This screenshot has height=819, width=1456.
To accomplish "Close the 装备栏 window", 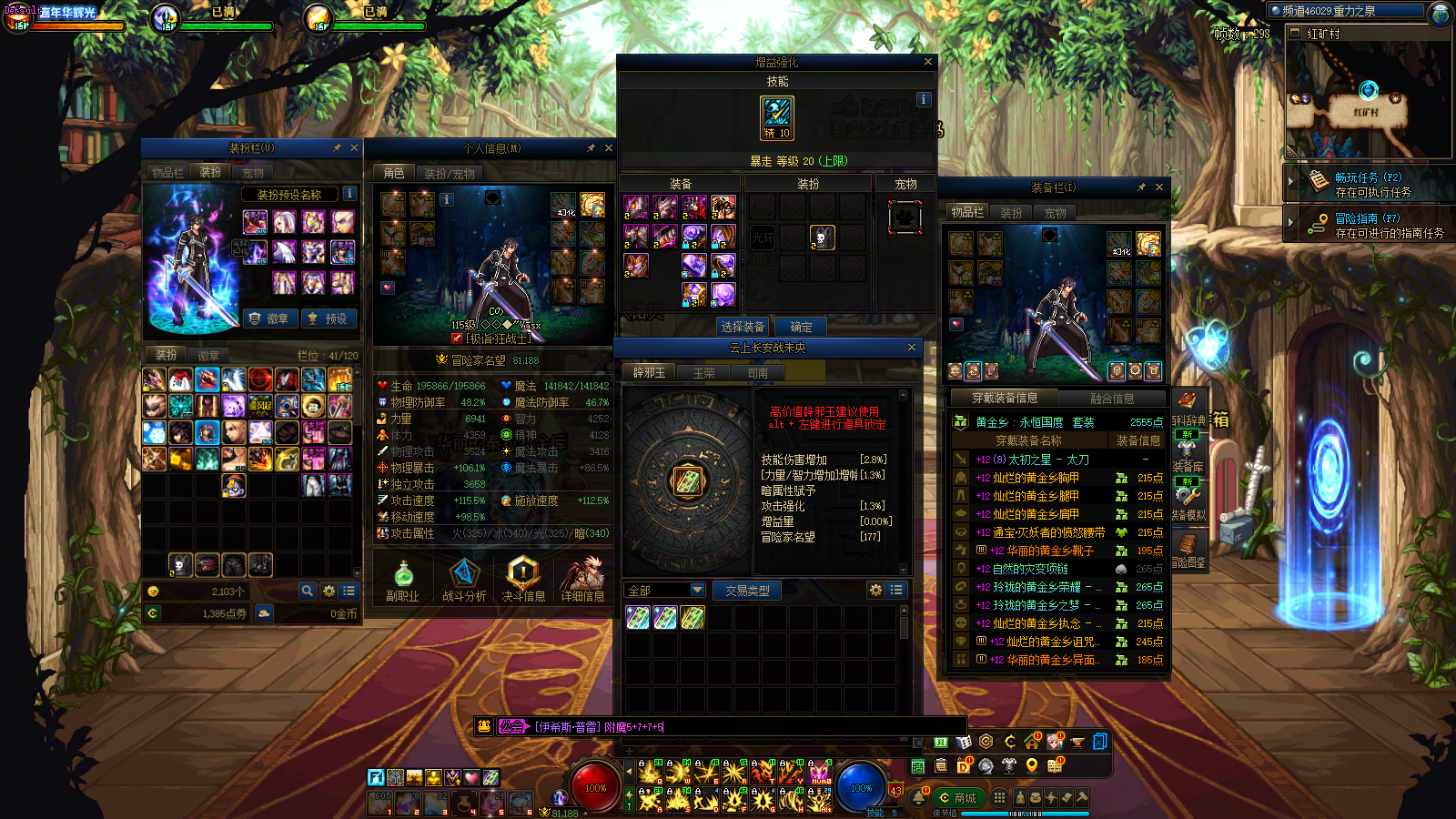I will (x=1158, y=187).
